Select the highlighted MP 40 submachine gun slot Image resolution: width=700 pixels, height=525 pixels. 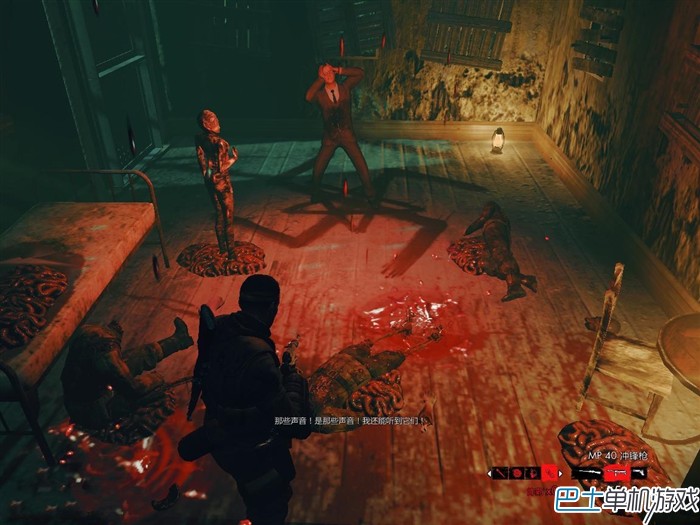(x=617, y=472)
